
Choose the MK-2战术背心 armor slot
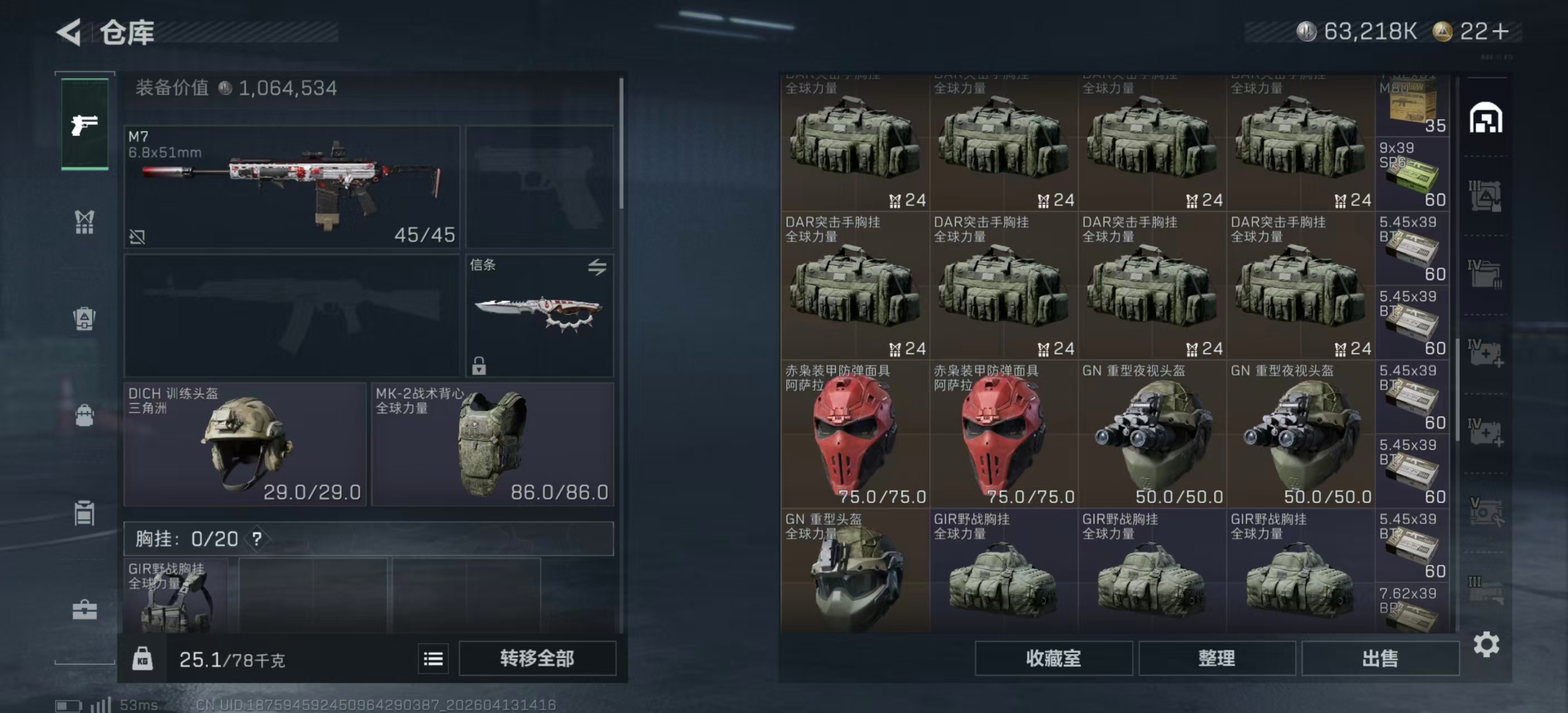point(492,444)
